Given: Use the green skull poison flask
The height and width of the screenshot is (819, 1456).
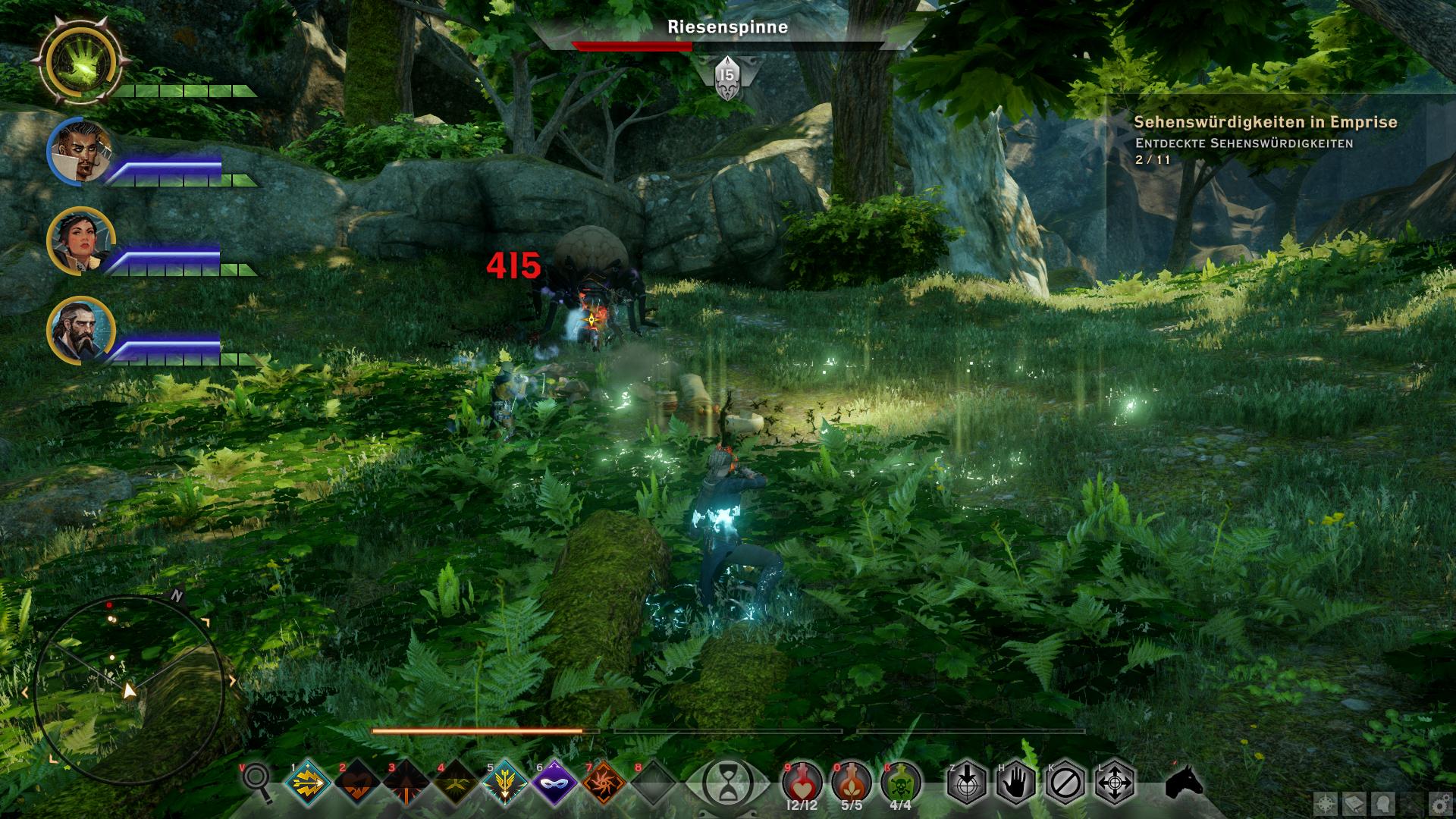Looking at the screenshot, I should pos(901,780).
